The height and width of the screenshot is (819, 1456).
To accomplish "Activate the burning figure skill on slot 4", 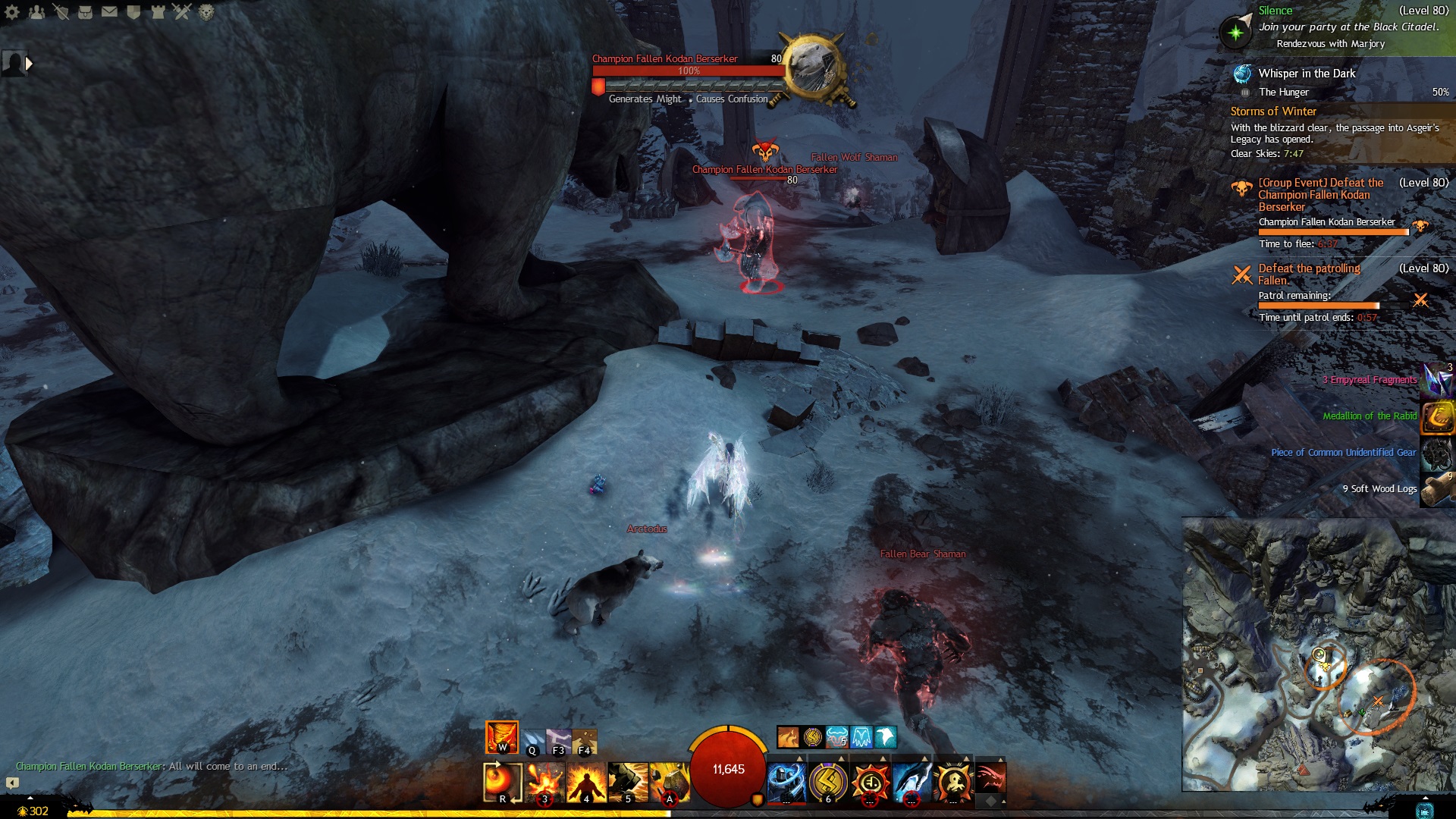I will click(x=586, y=781).
